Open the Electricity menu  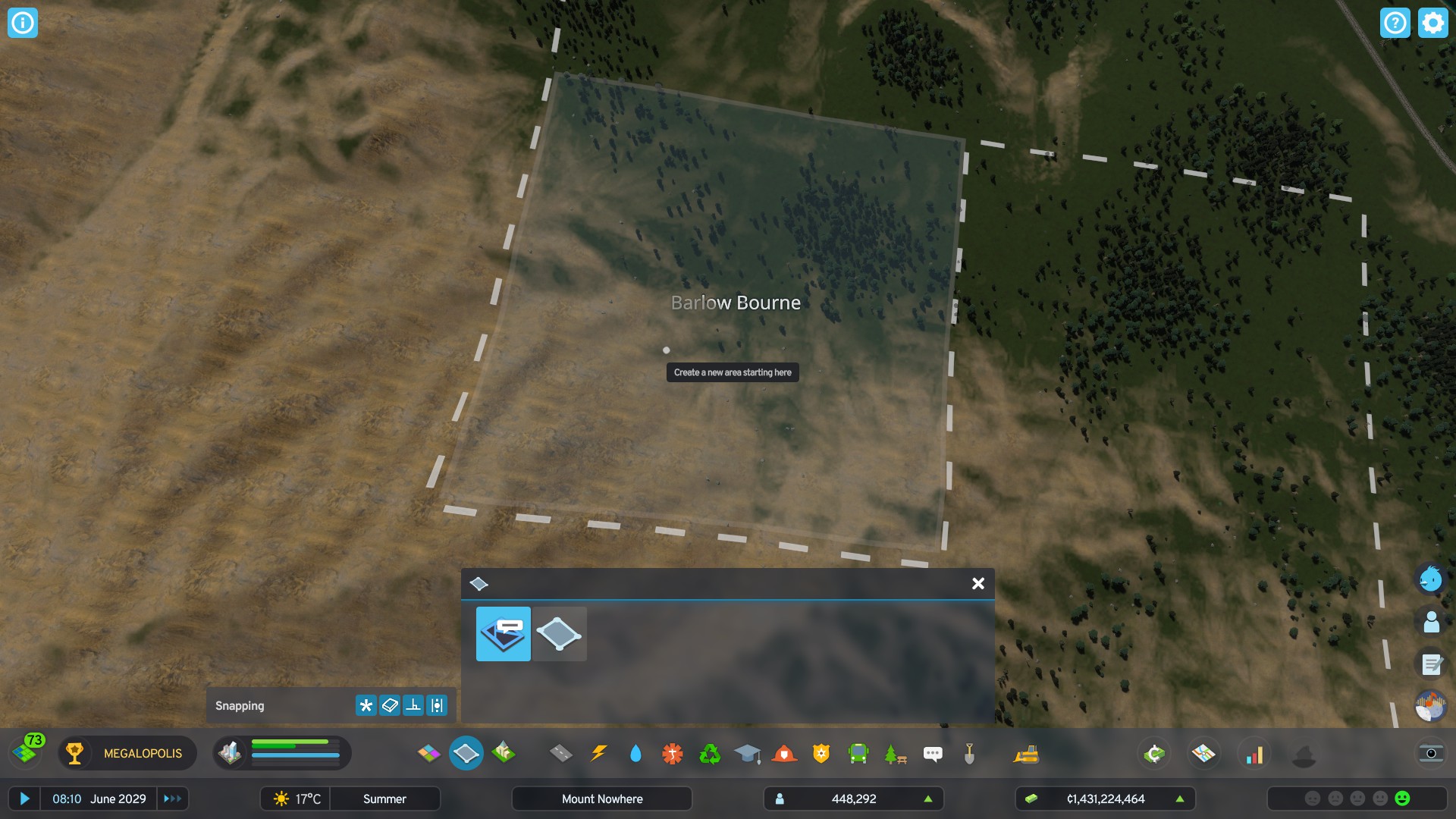point(600,753)
